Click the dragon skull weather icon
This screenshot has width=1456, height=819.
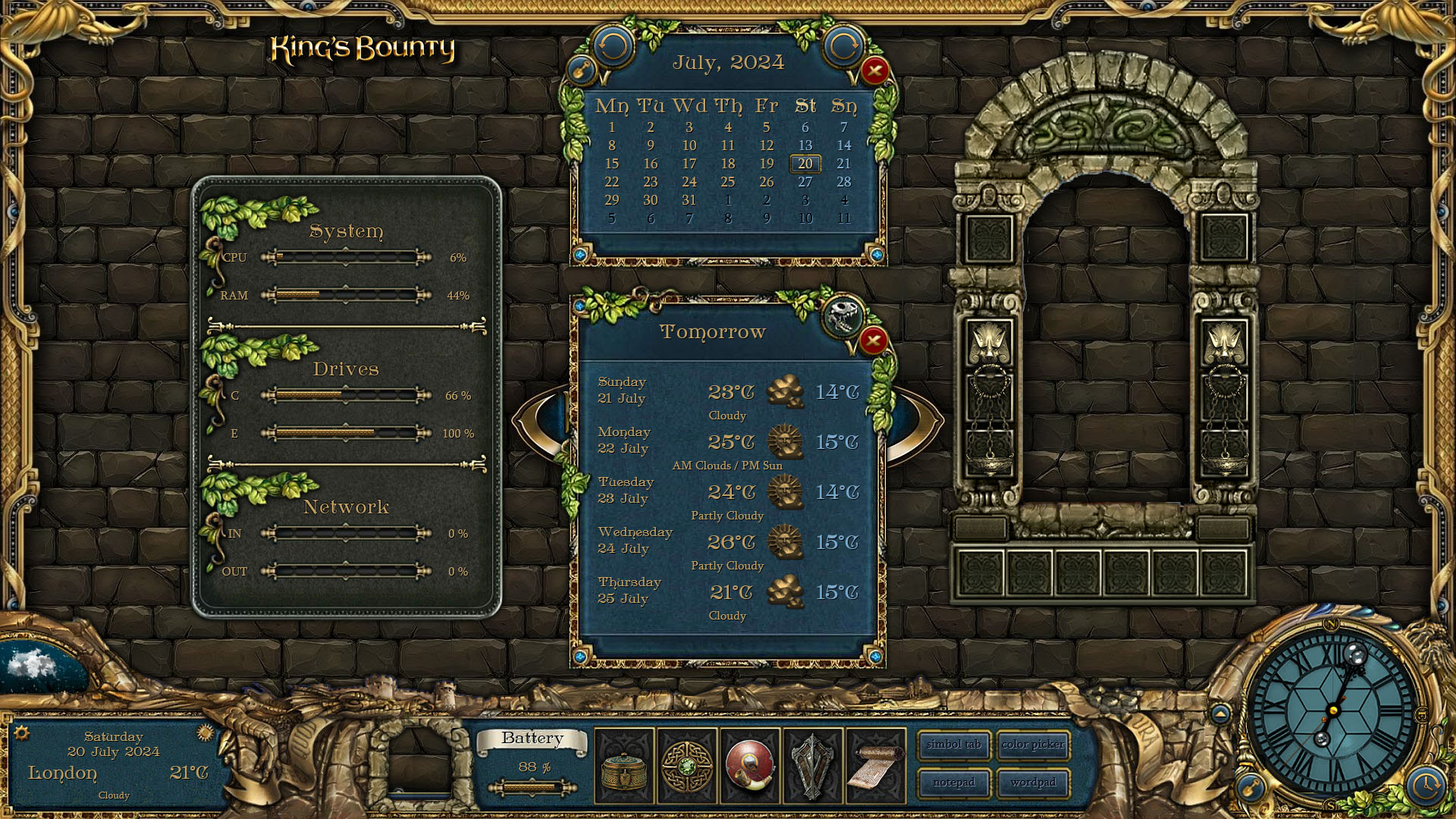coord(843,315)
